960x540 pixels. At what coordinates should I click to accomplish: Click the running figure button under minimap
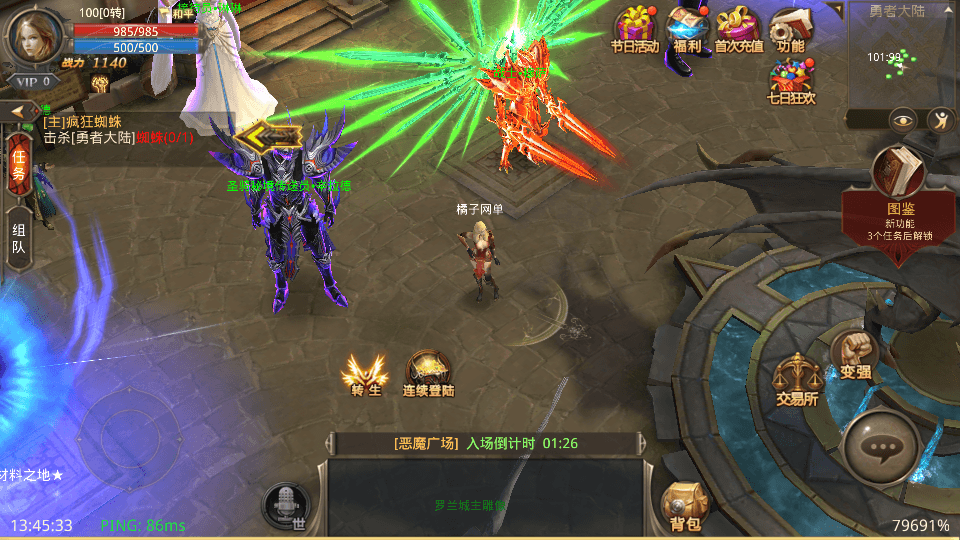point(940,121)
